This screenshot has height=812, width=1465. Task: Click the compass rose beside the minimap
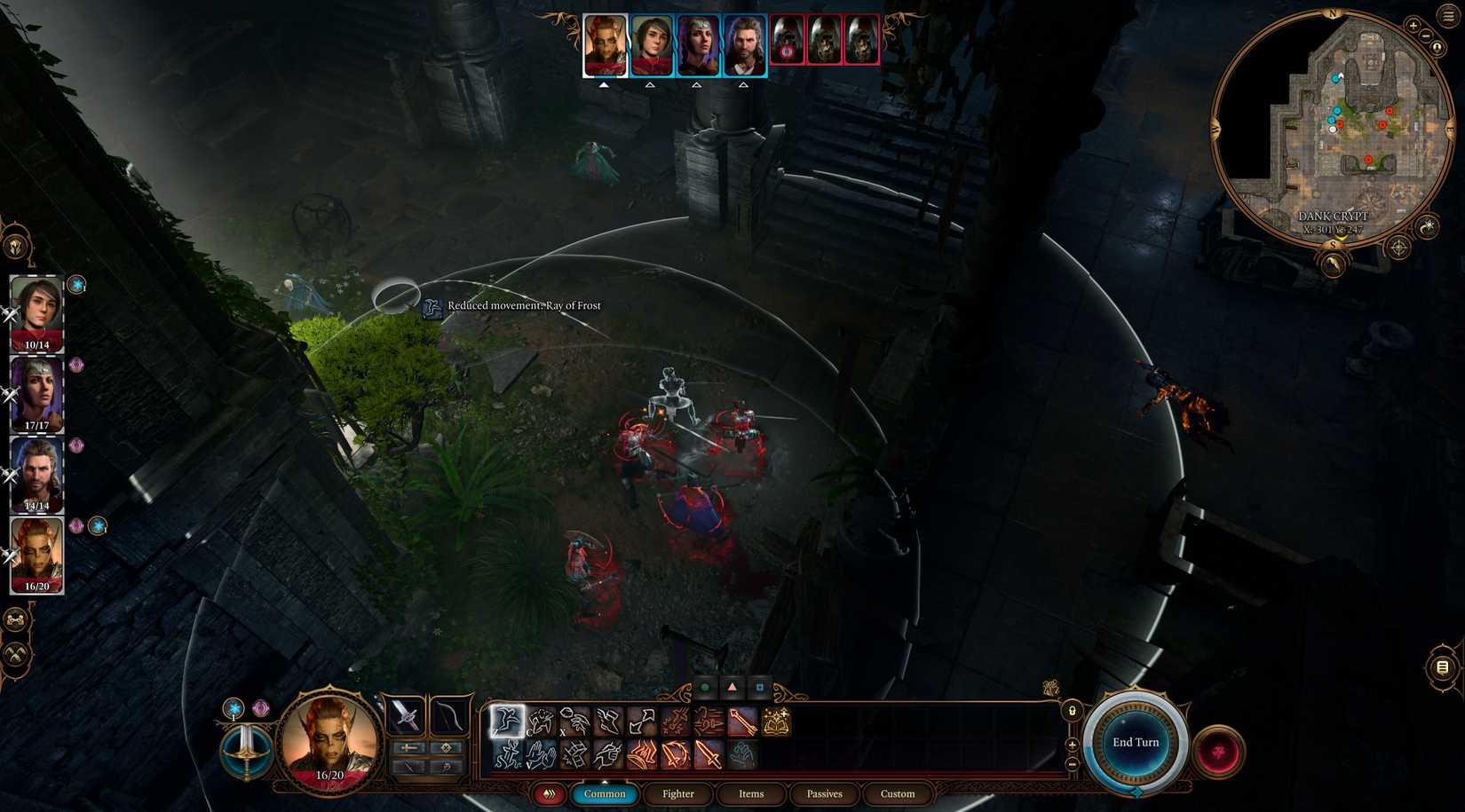1398,248
